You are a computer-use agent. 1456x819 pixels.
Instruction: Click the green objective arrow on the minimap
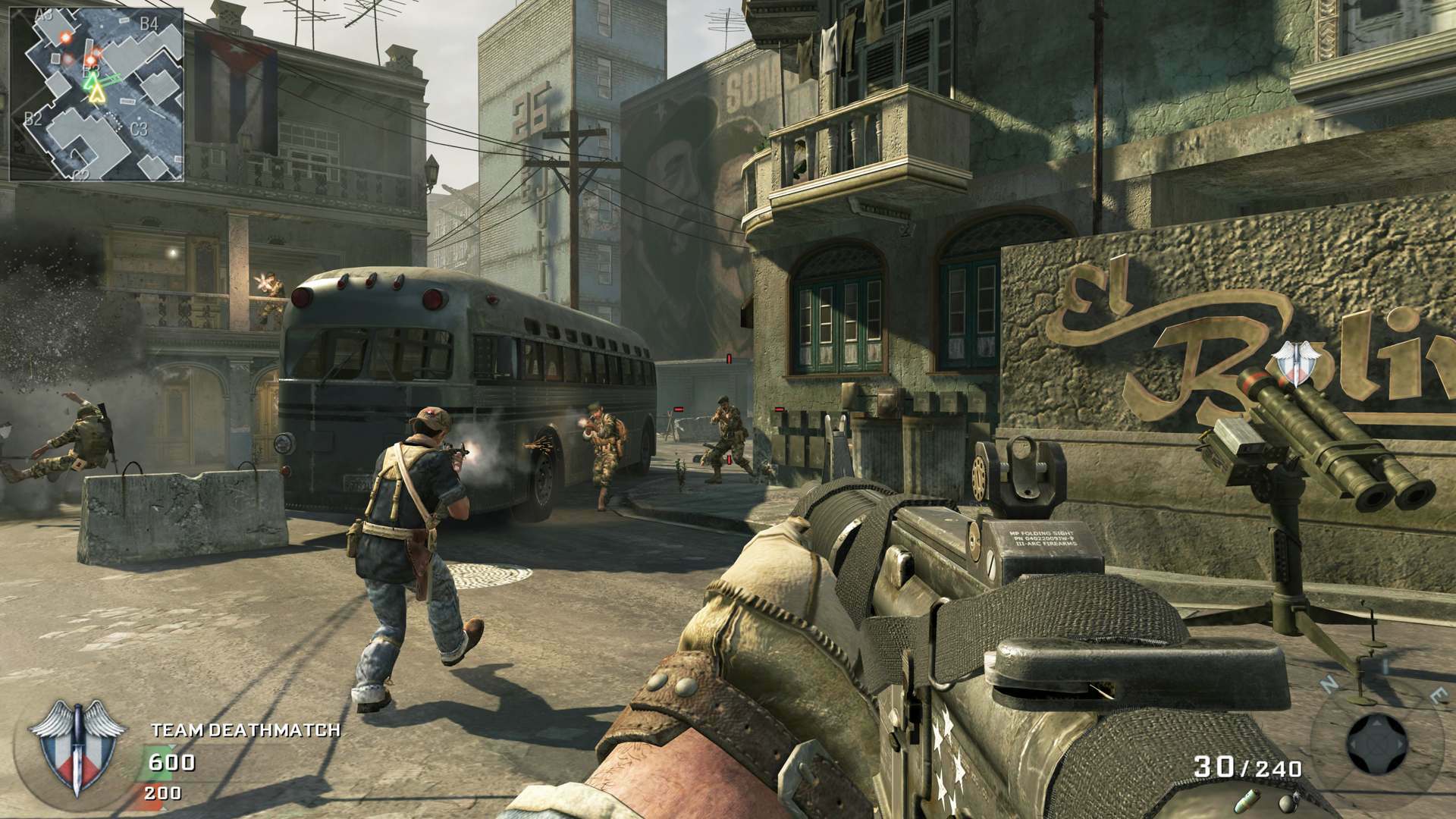(x=90, y=82)
